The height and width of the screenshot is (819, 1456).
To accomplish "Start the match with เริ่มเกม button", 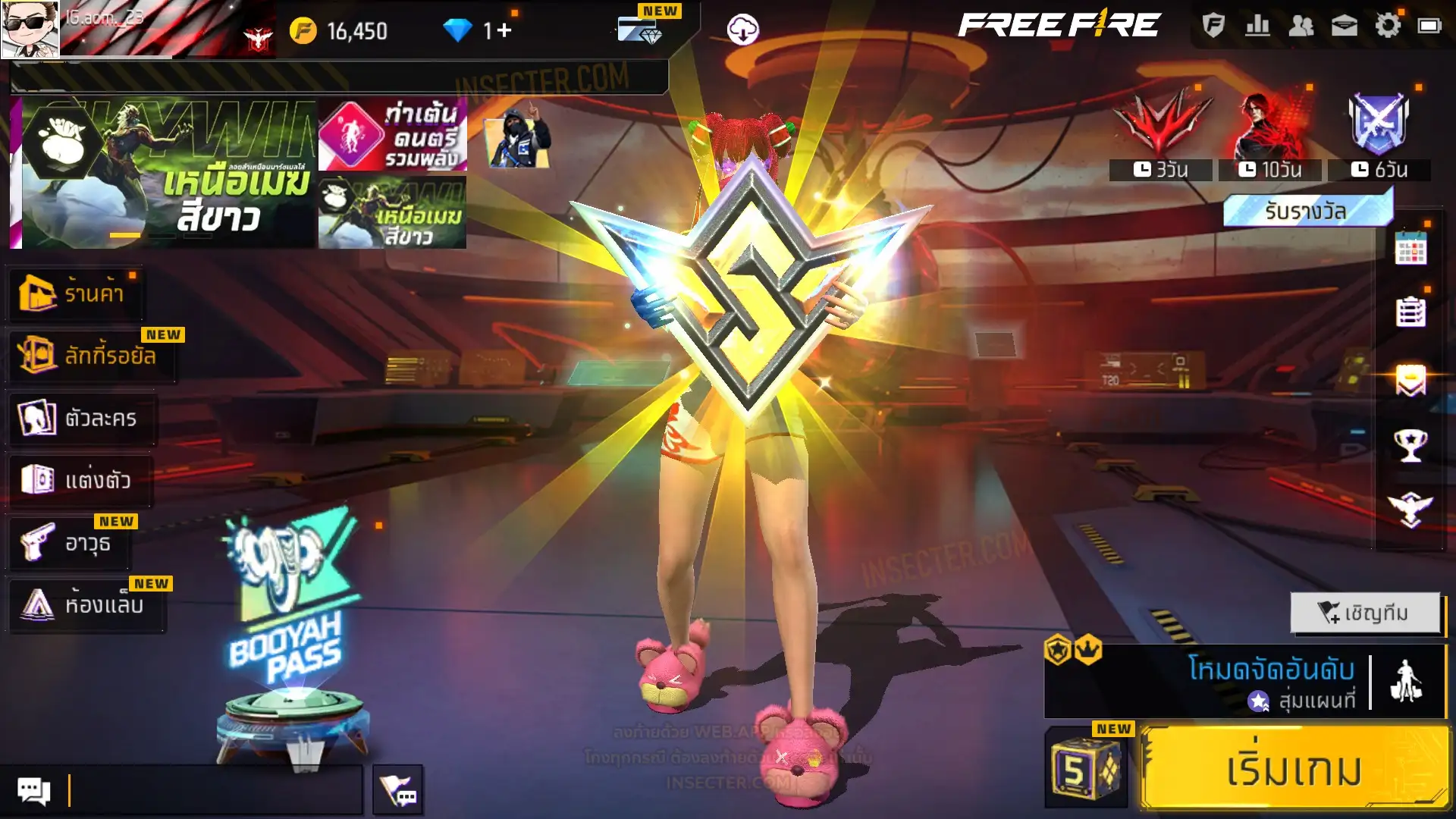I will coord(1294,769).
